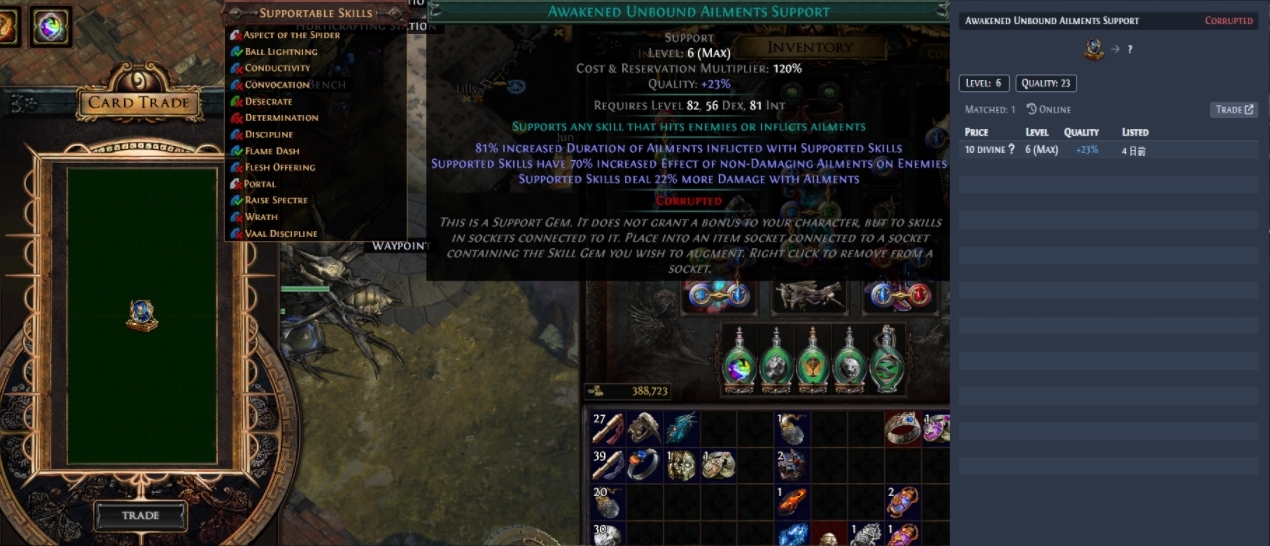
Task: Select the bird skull mask item in inventory
Action: click(x=645, y=429)
